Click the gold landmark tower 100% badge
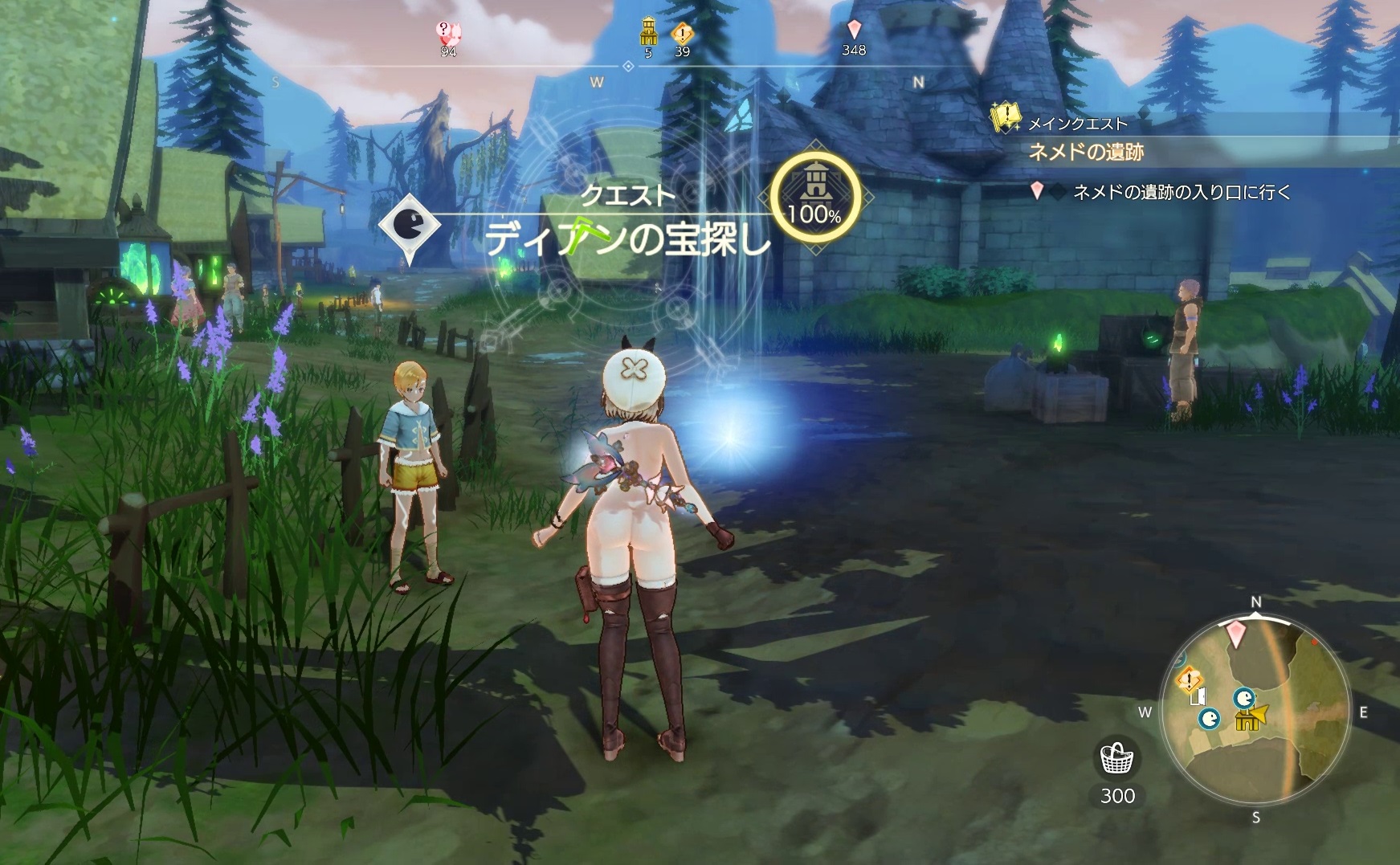The image size is (1400, 865). pos(814,197)
